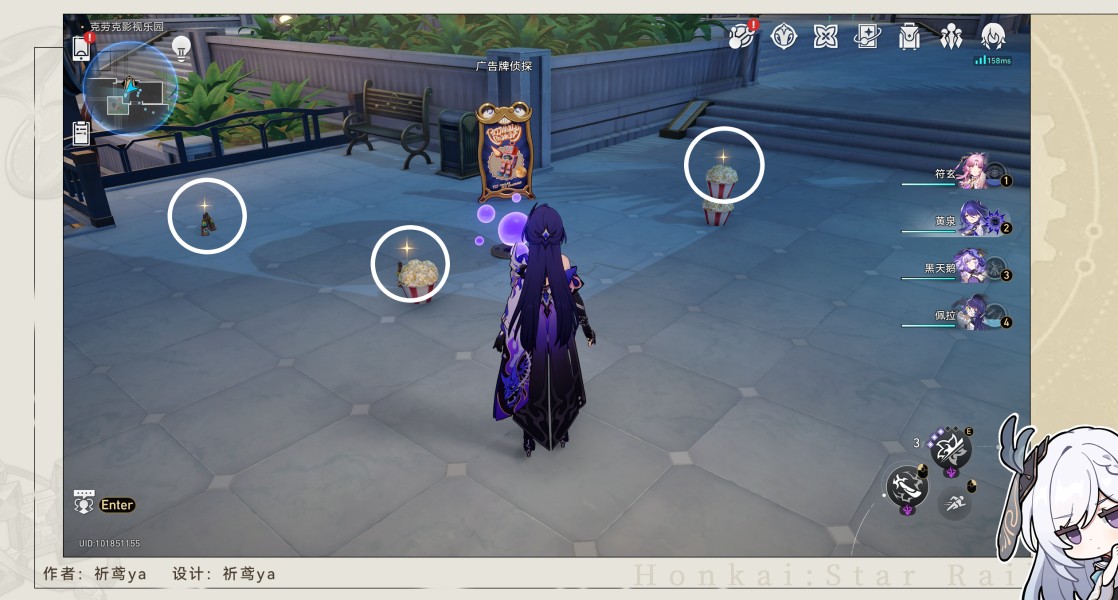Viewport: 1118px width, 600px height.
Task: Switch to party member 佩拉
Action: (972, 315)
